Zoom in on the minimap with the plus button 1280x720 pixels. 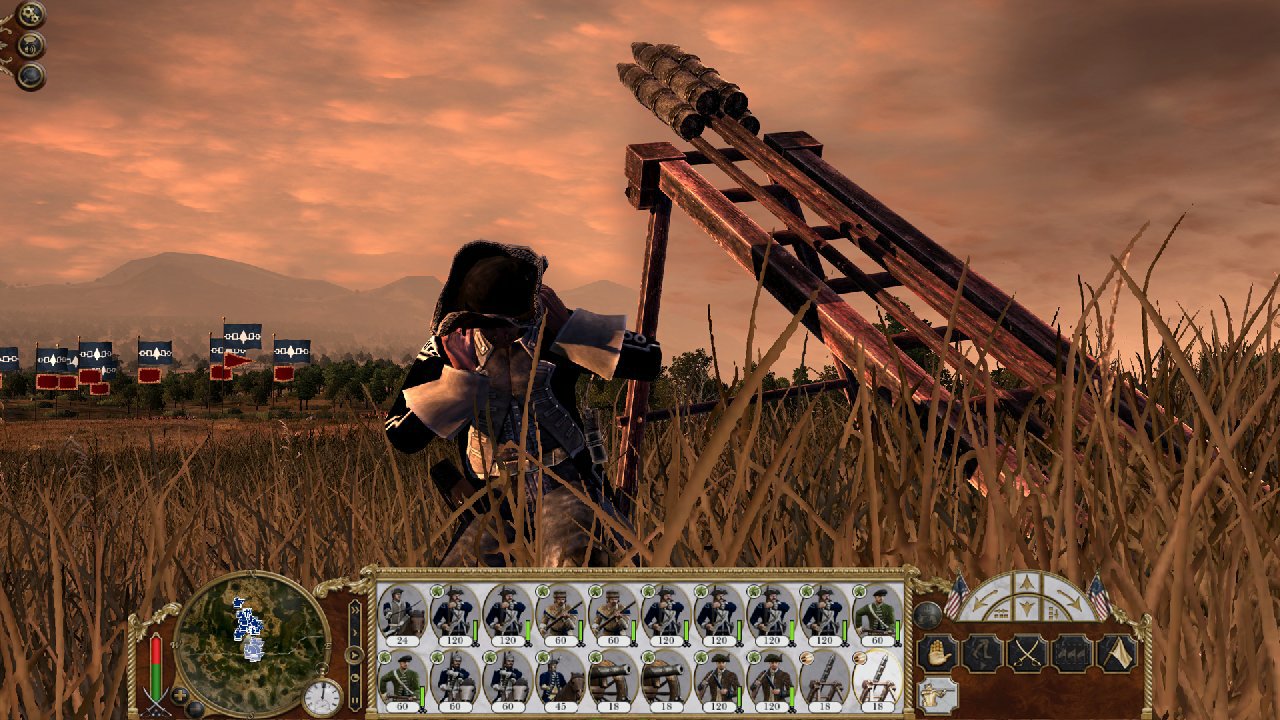180,696
